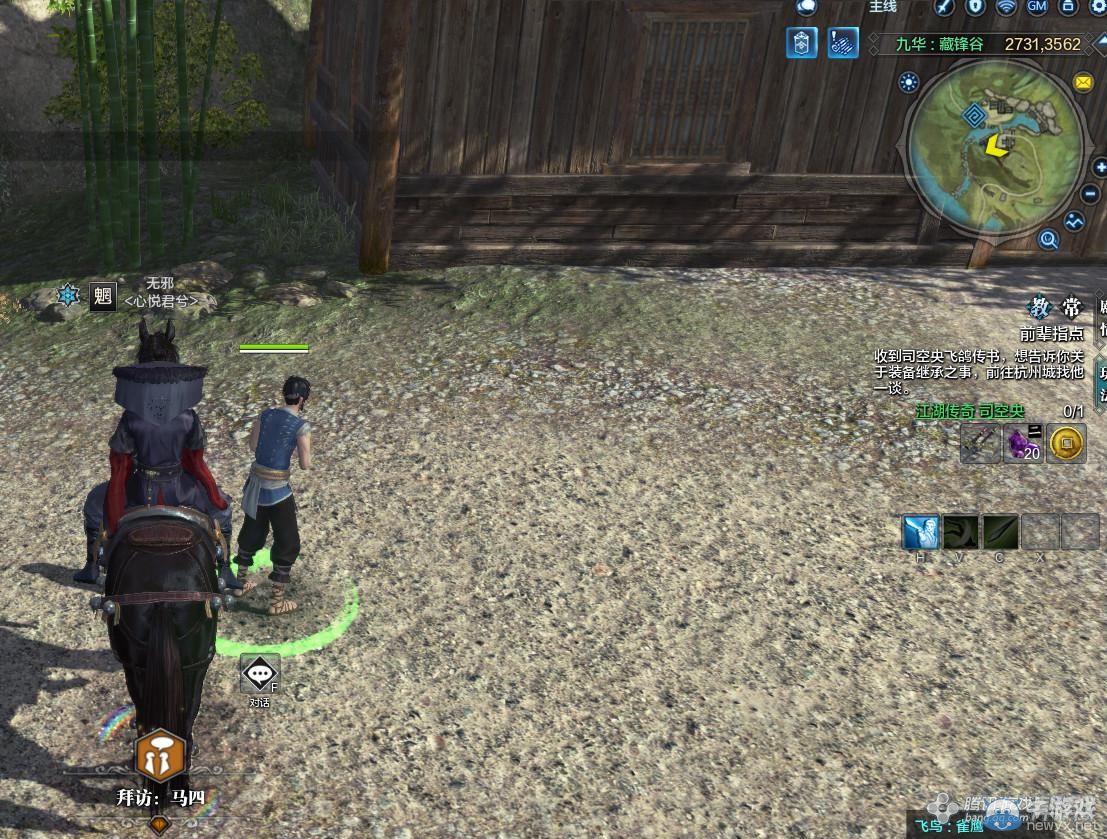The width and height of the screenshot is (1107, 839).
Task: Open the yellow mail envelope icon
Action: click(x=1082, y=82)
